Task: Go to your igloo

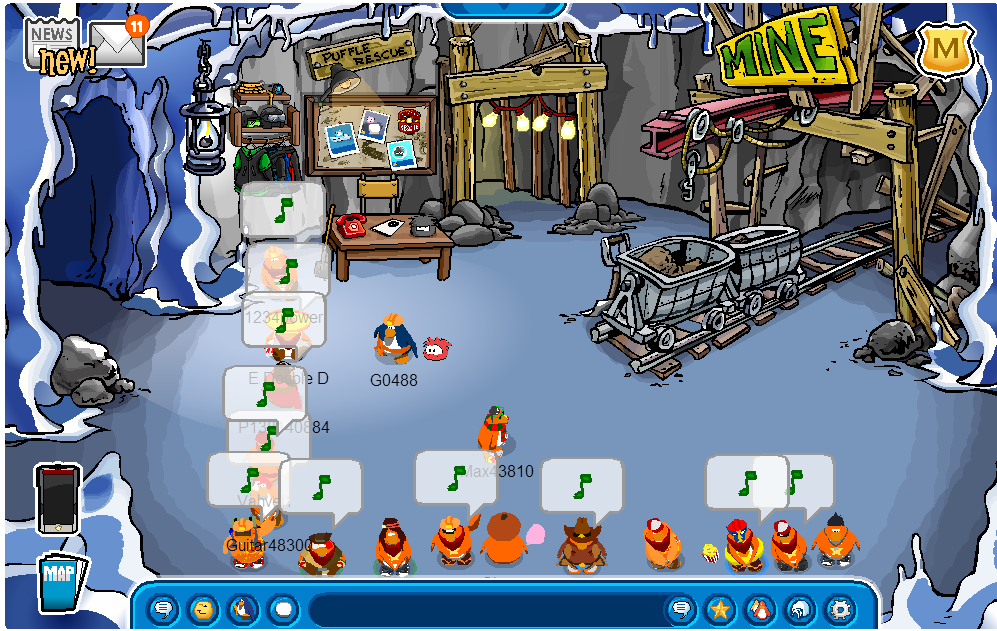Action: point(800,608)
